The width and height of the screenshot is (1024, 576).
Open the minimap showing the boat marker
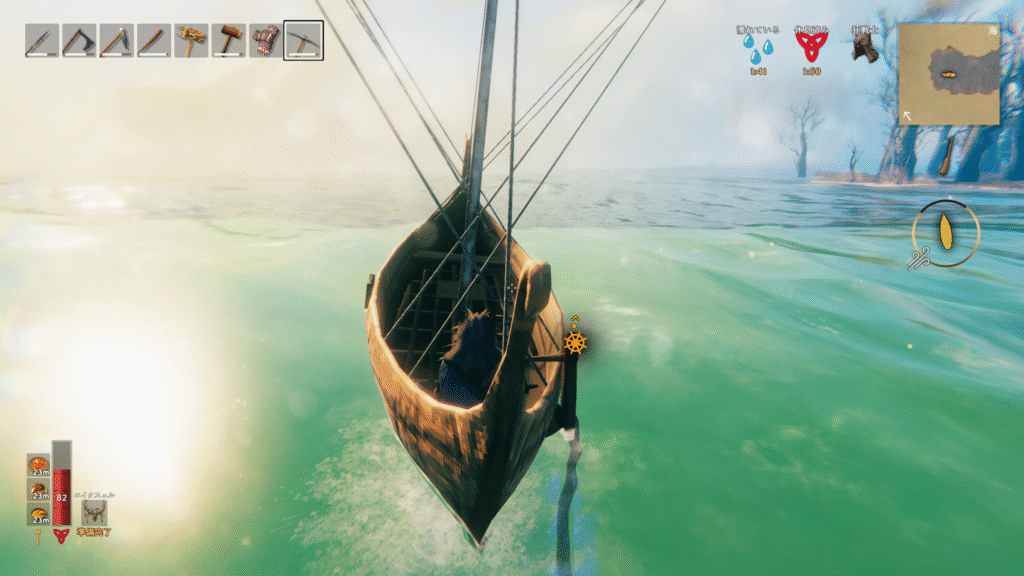(948, 74)
